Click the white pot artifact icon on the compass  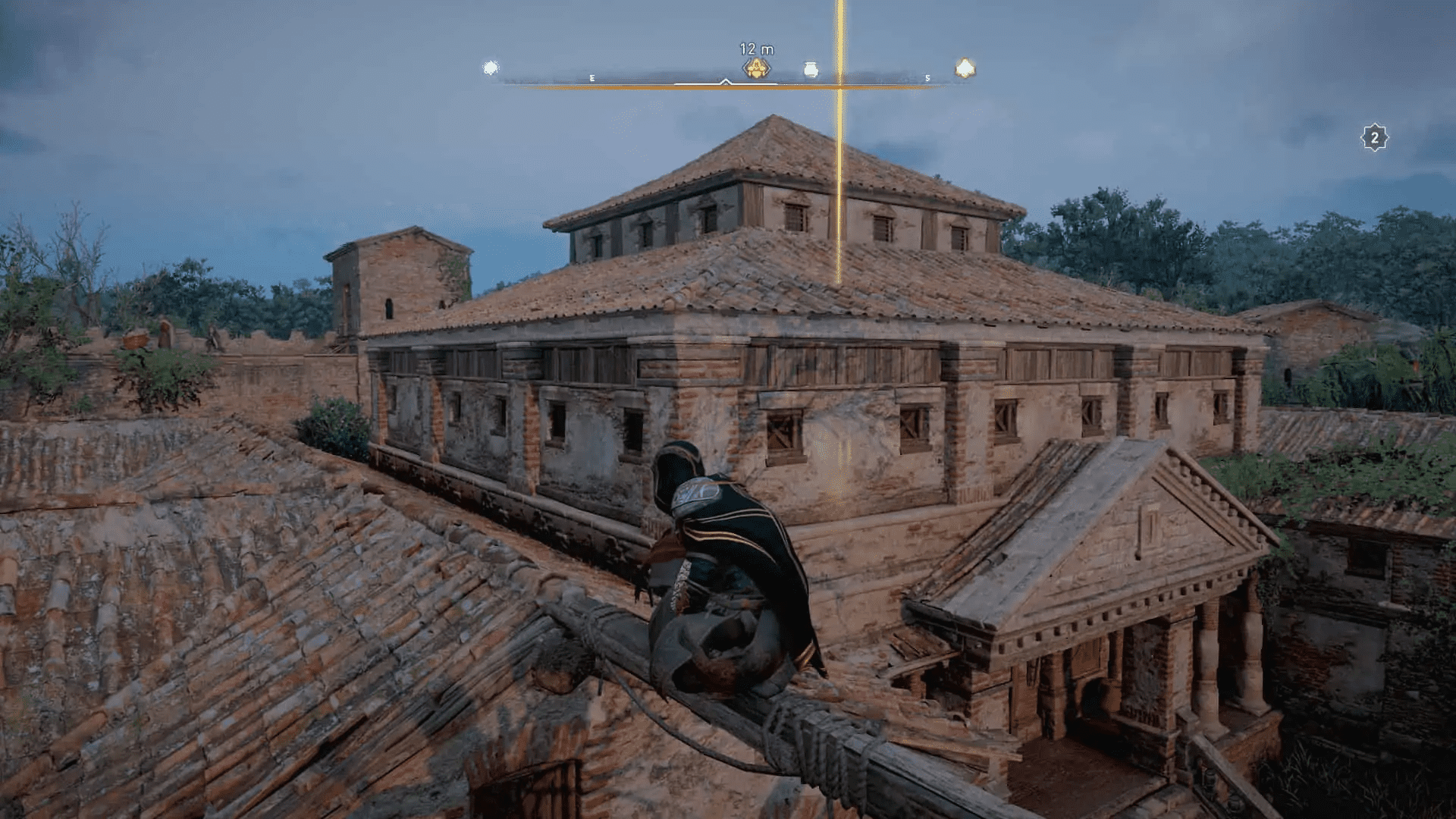point(811,67)
